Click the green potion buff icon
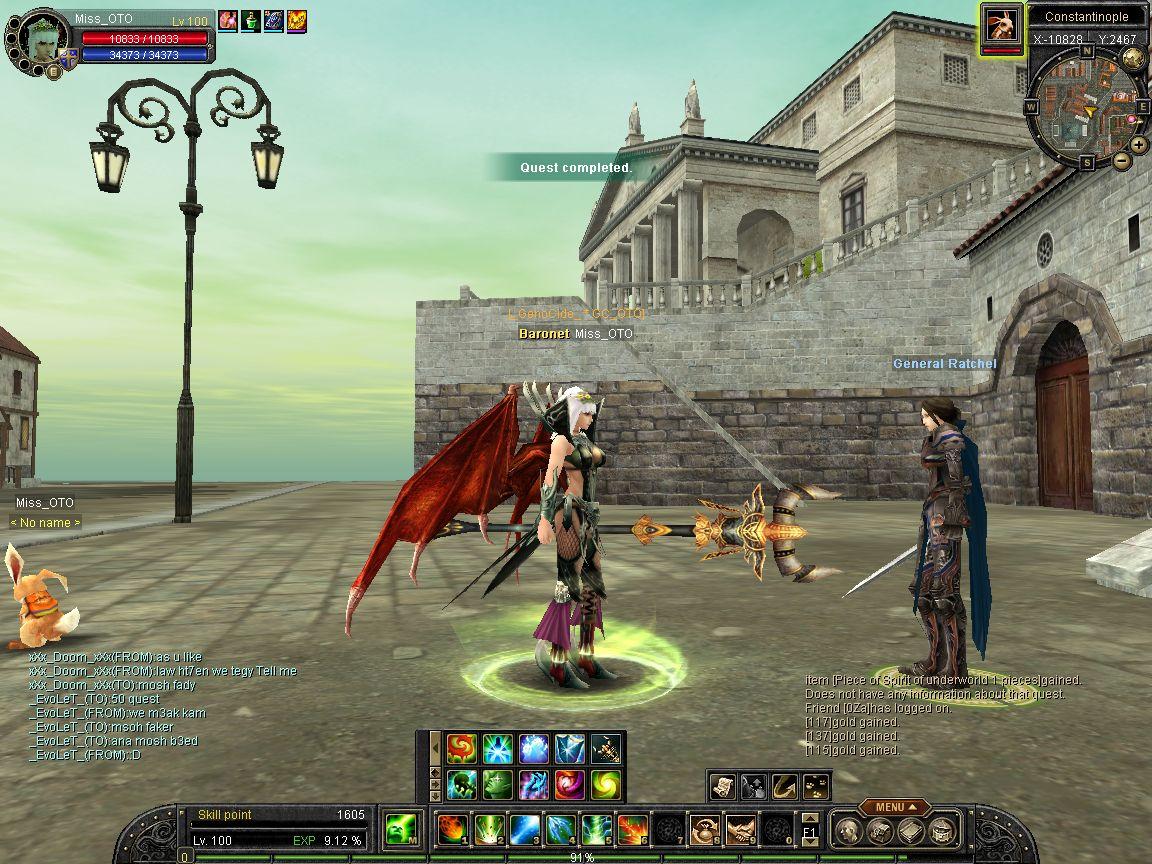The width and height of the screenshot is (1152, 864). [x=250, y=20]
